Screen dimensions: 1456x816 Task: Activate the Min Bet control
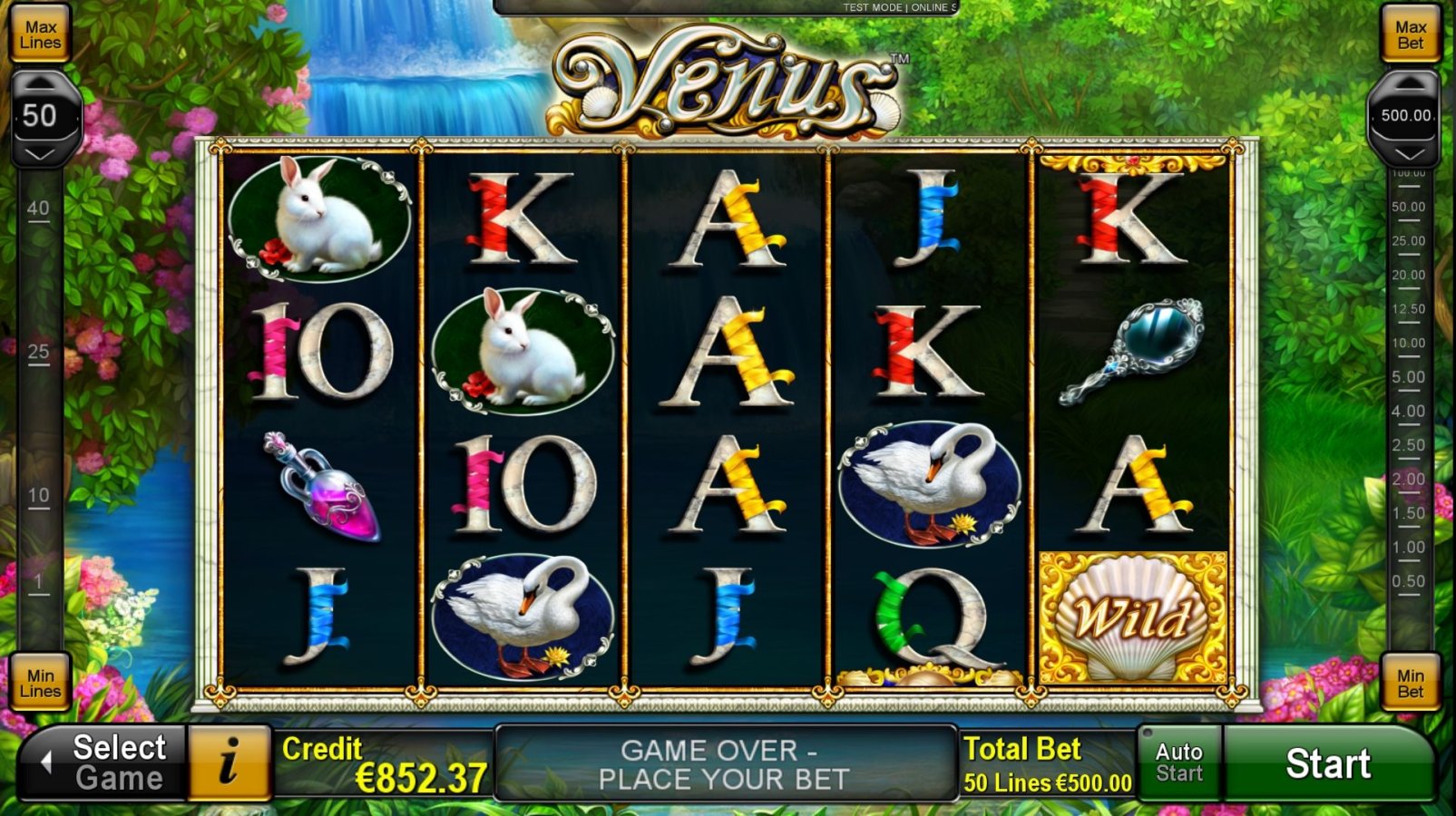click(1412, 682)
